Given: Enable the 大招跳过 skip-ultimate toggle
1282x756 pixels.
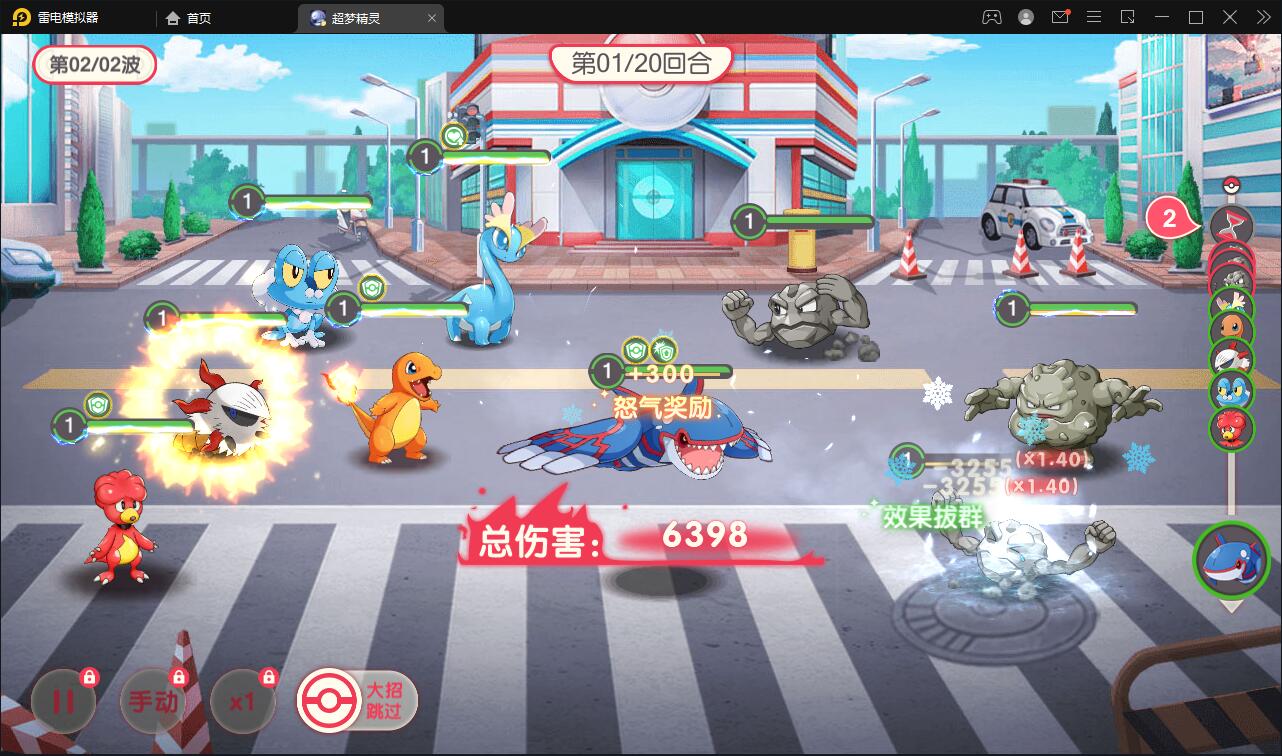Looking at the screenshot, I should [x=355, y=700].
